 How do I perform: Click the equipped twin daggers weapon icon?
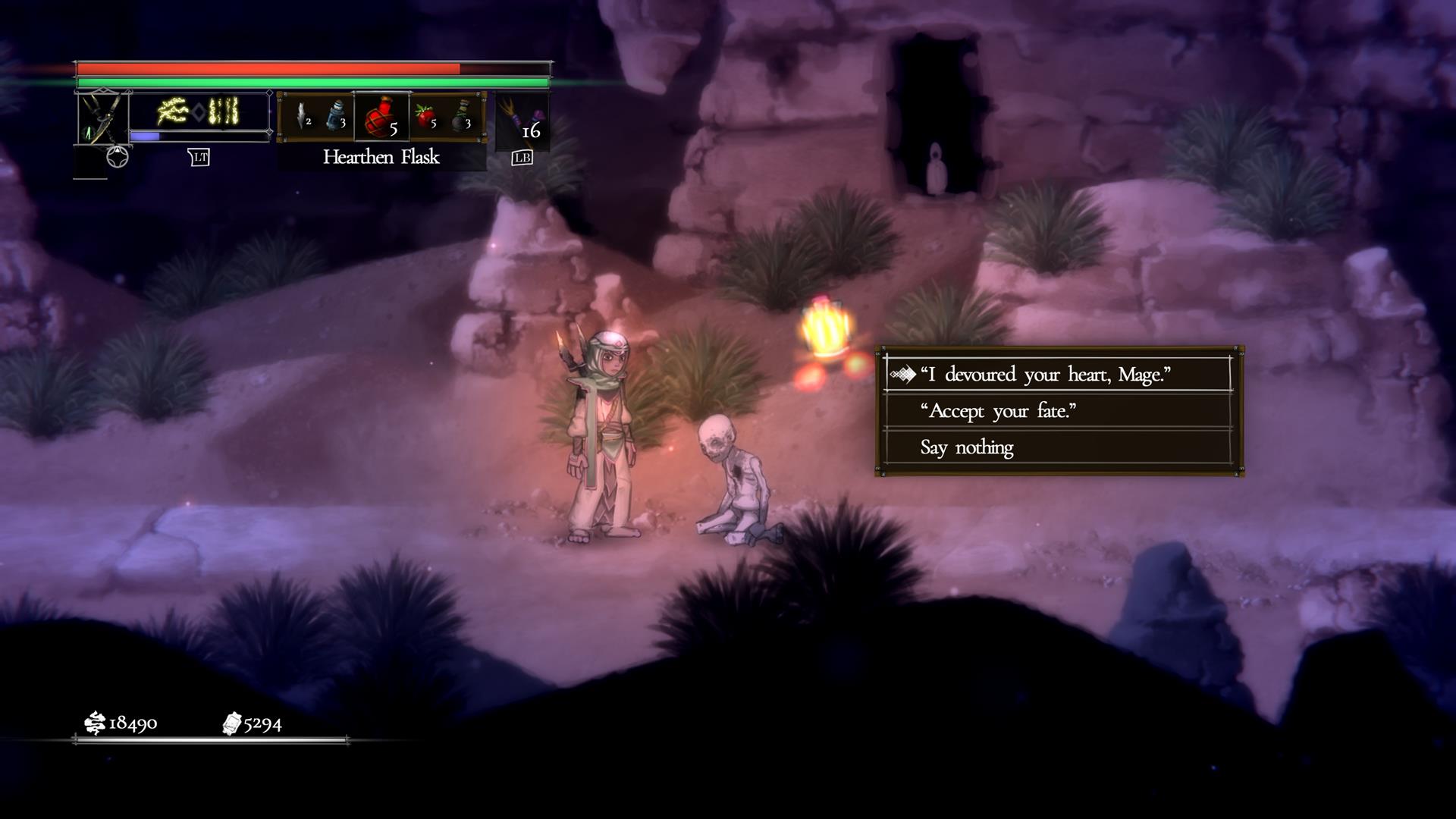(102, 118)
